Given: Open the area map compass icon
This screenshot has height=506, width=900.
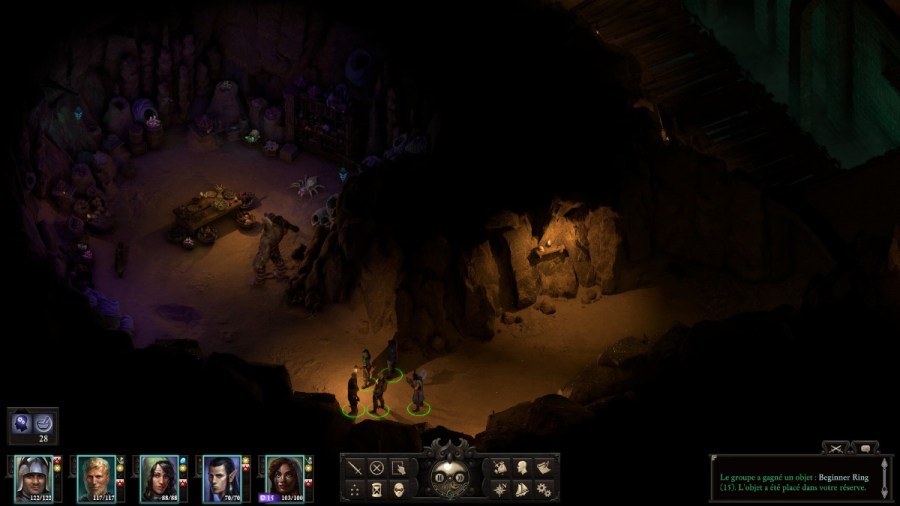Looking at the screenshot, I should pyautogui.click(x=499, y=489).
